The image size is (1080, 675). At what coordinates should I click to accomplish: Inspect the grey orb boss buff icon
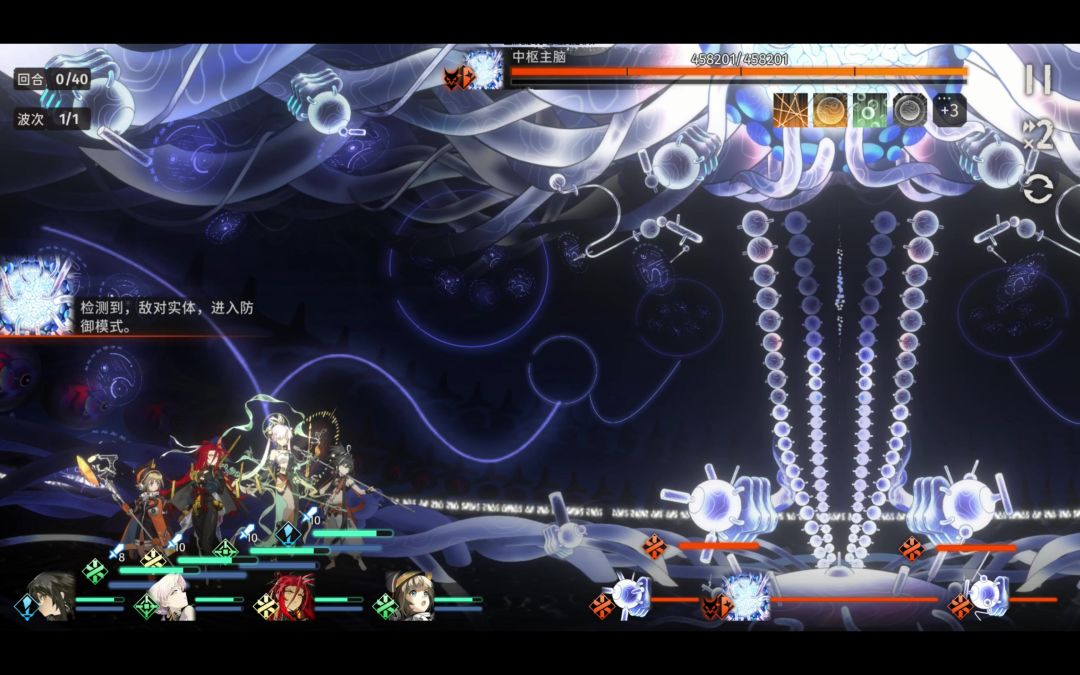[x=909, y=109]
